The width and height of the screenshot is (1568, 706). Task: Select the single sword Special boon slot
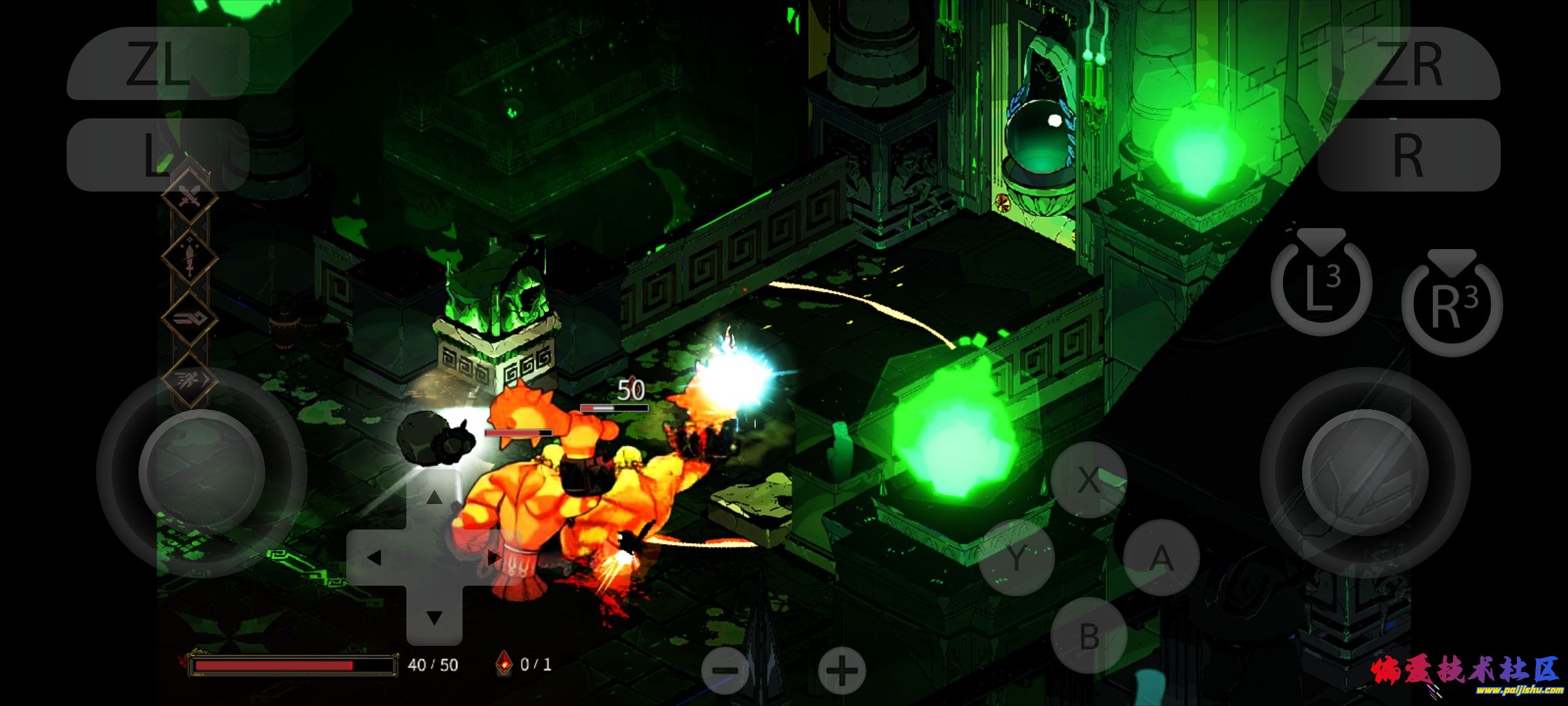click(189, 259)
